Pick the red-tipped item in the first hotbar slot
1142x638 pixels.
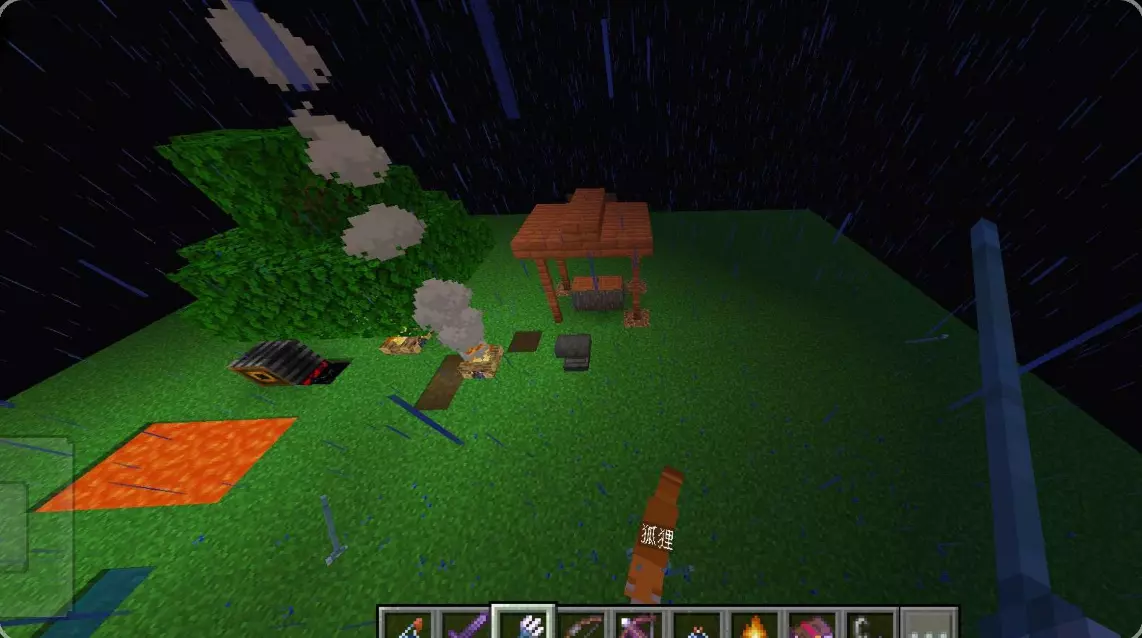[407, 626]
